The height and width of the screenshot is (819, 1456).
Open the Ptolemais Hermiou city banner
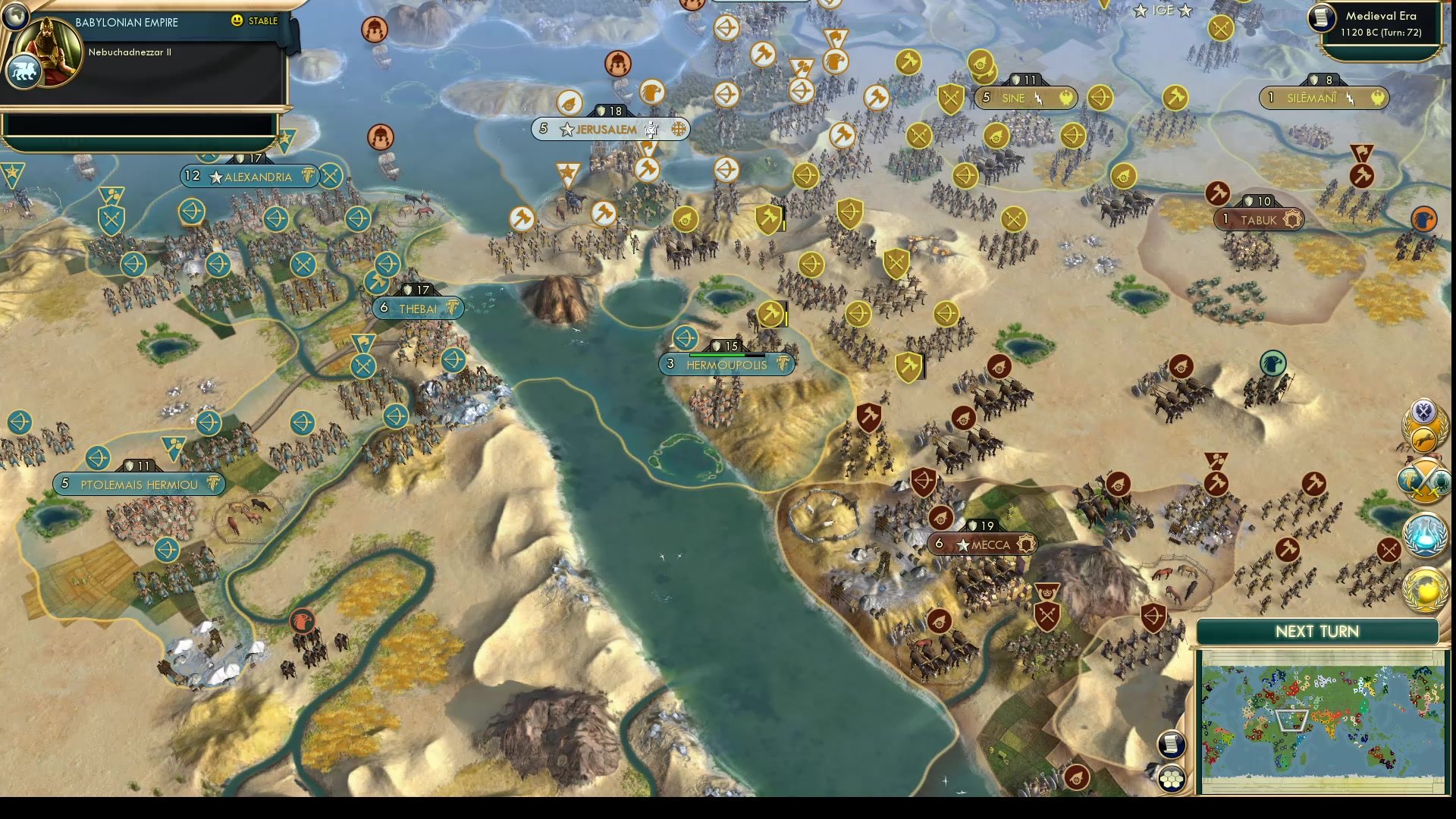[x=139, y=483]
